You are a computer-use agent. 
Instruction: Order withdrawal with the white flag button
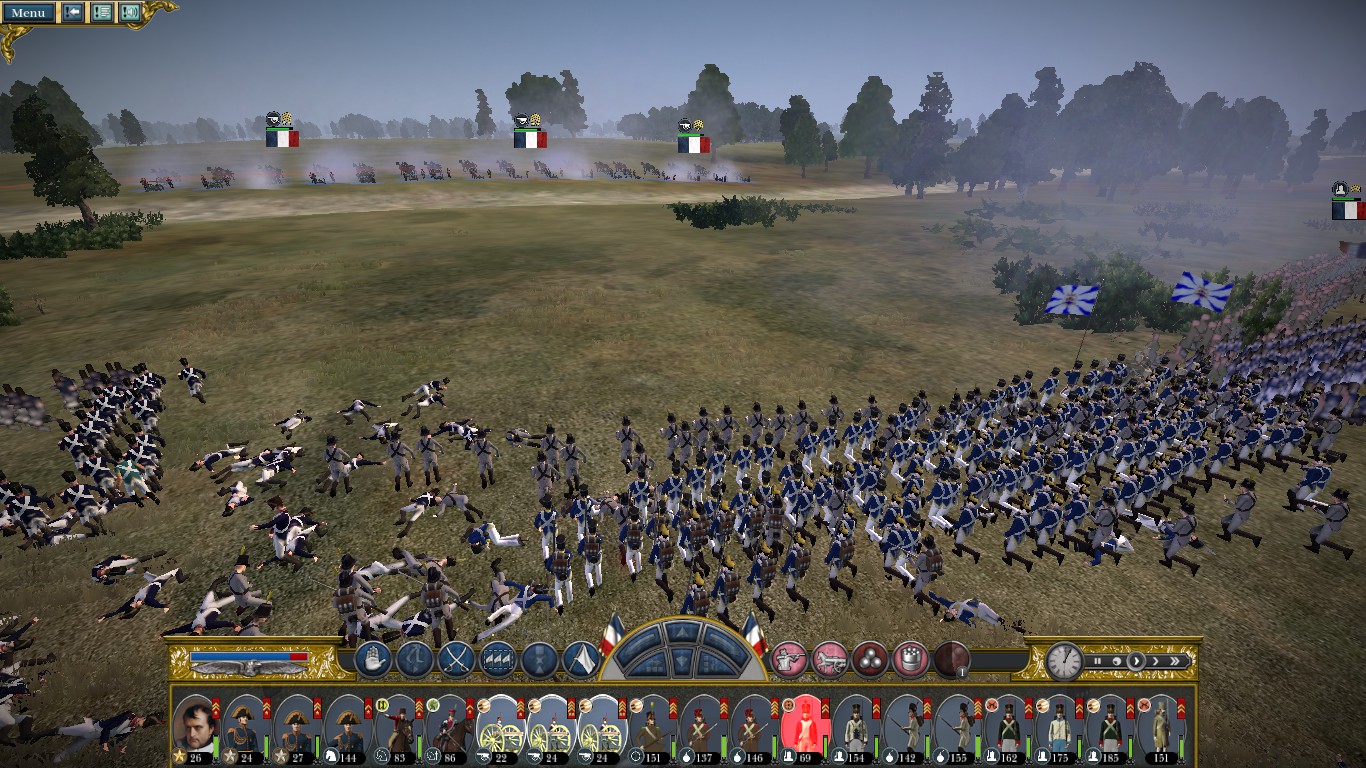click(x=581, y=659)
